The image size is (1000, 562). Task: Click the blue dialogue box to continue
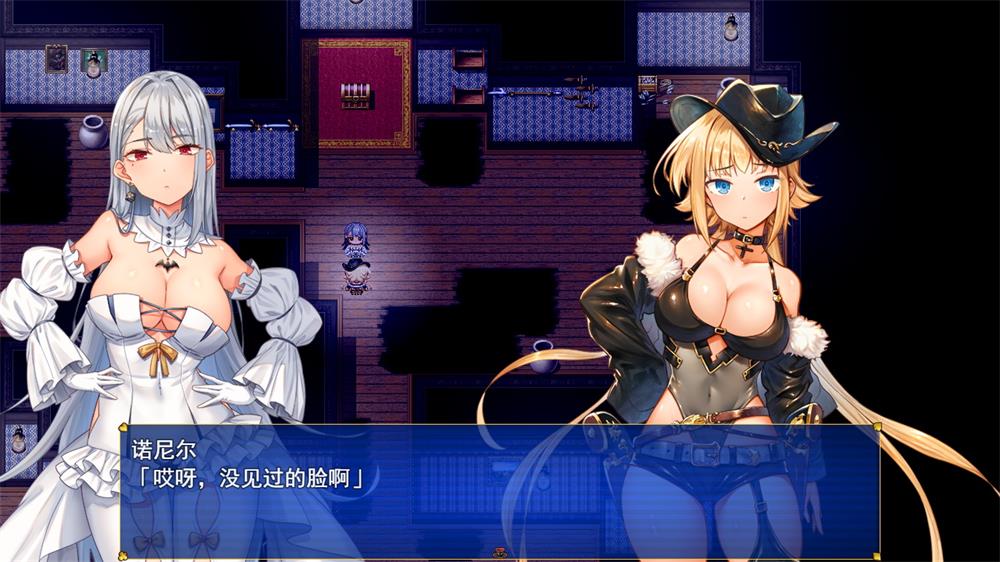(499, 490)
